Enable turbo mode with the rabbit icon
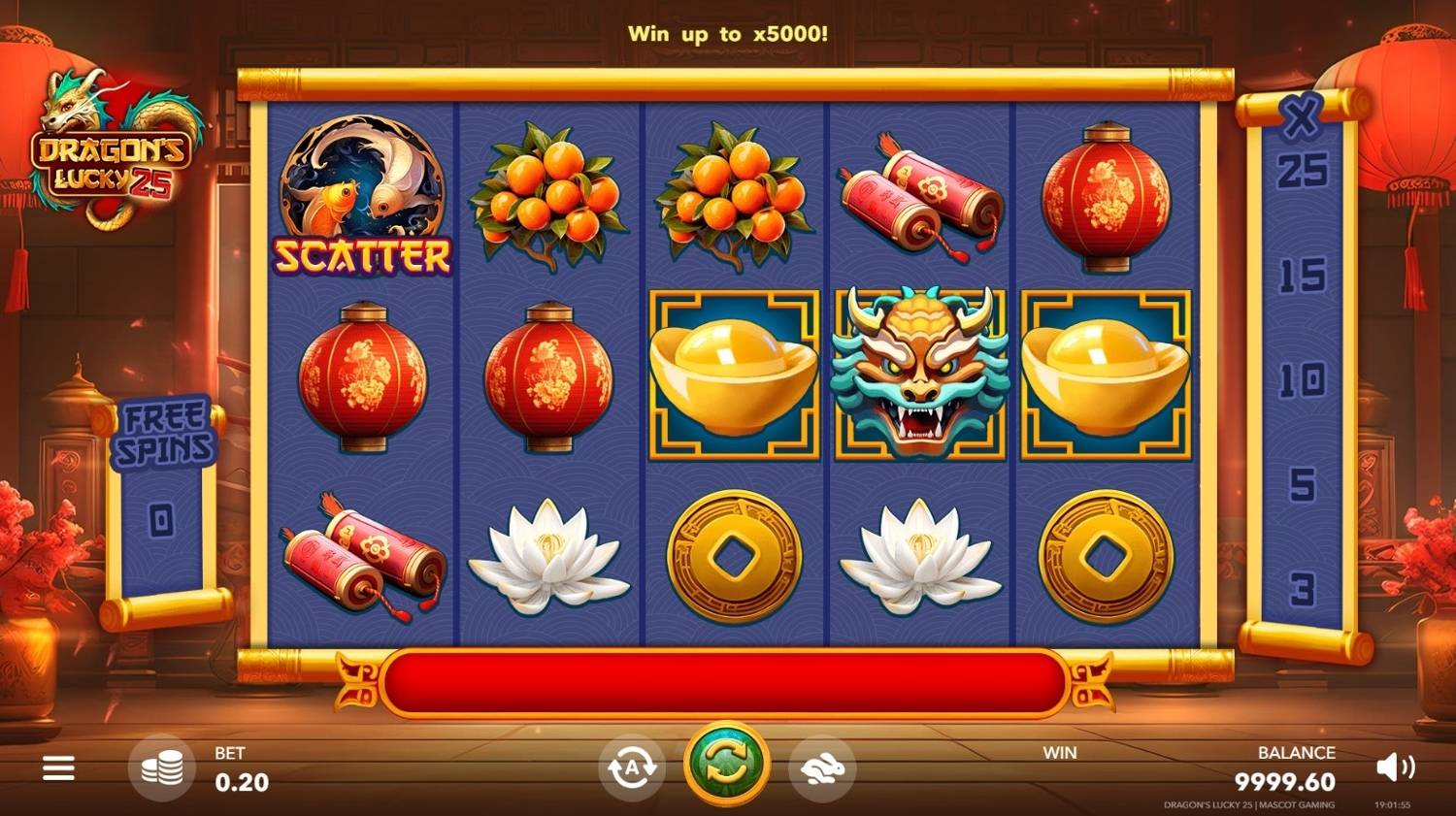The image size is (1456, 816). [x=821, y=767]
